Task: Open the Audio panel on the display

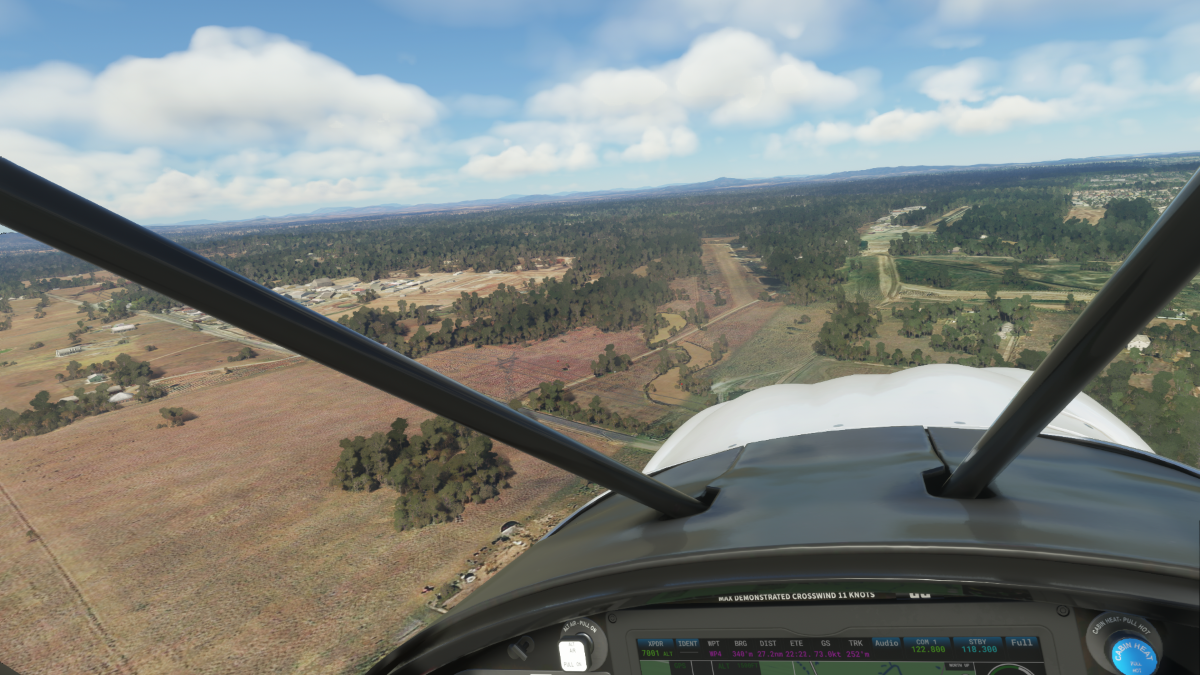Action: (886, 643)
